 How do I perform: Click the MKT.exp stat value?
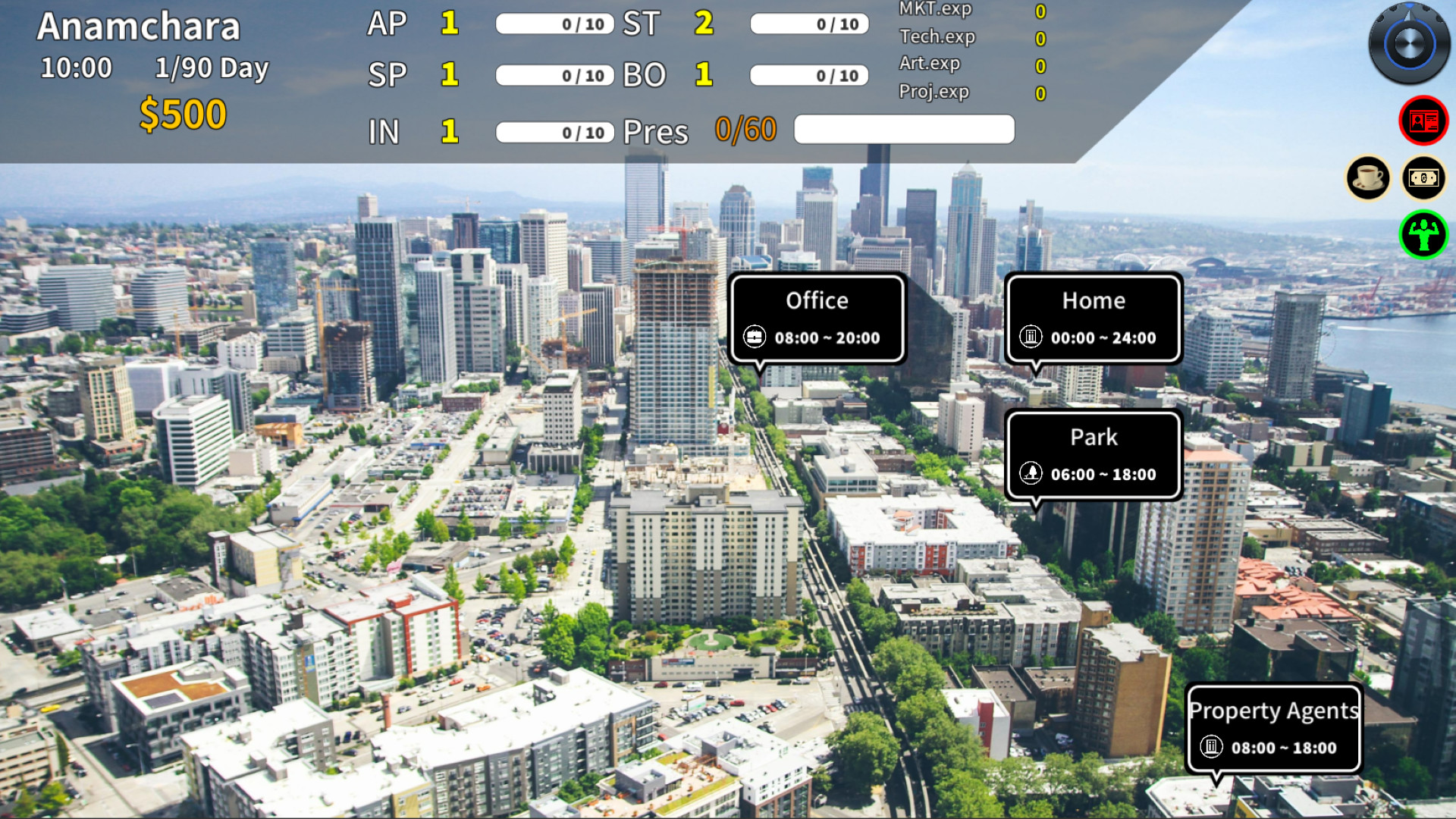1040,10
